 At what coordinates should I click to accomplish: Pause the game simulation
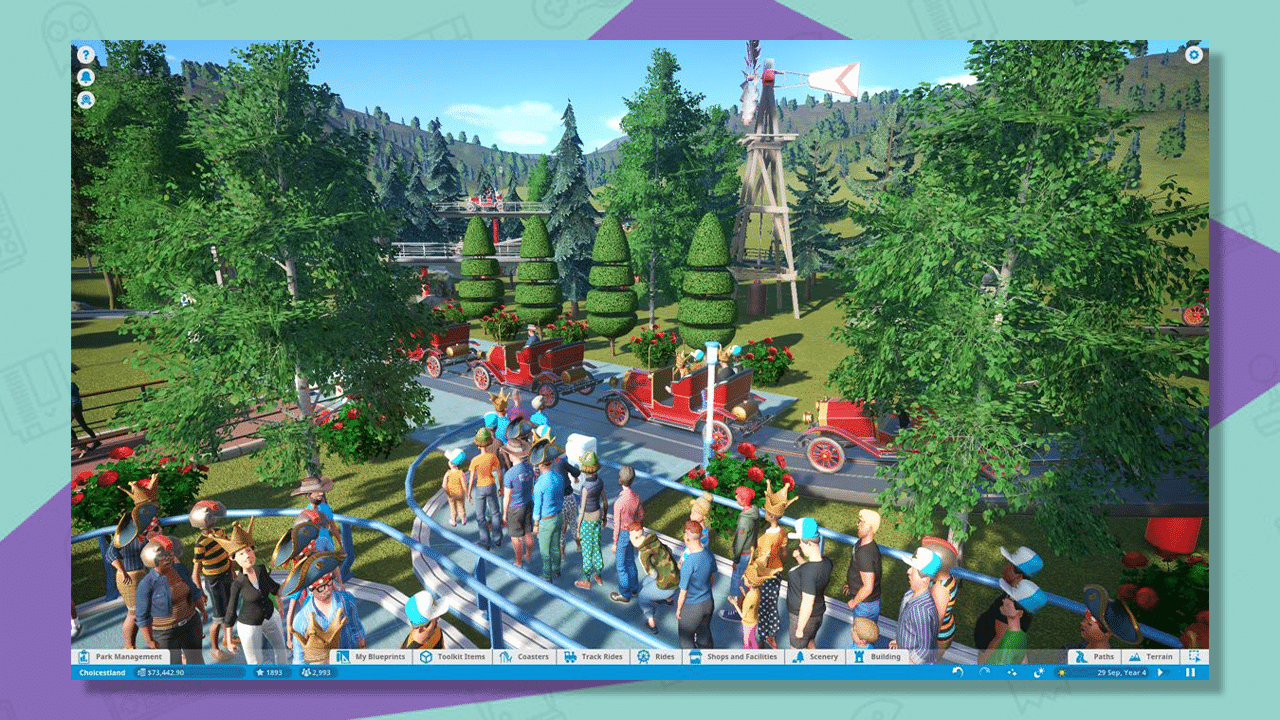(x=1190, y=672)
